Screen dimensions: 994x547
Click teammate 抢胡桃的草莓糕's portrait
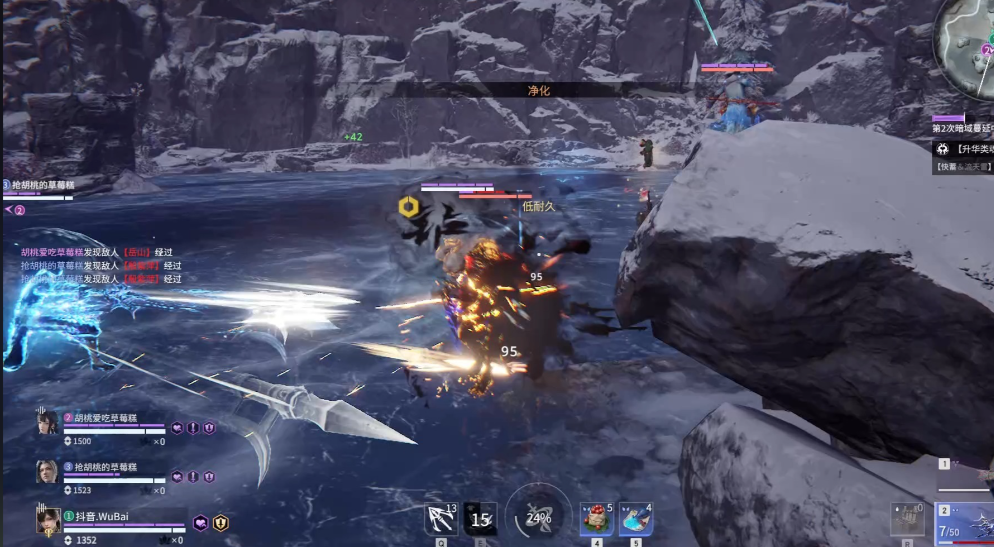[x=46, y=472]
